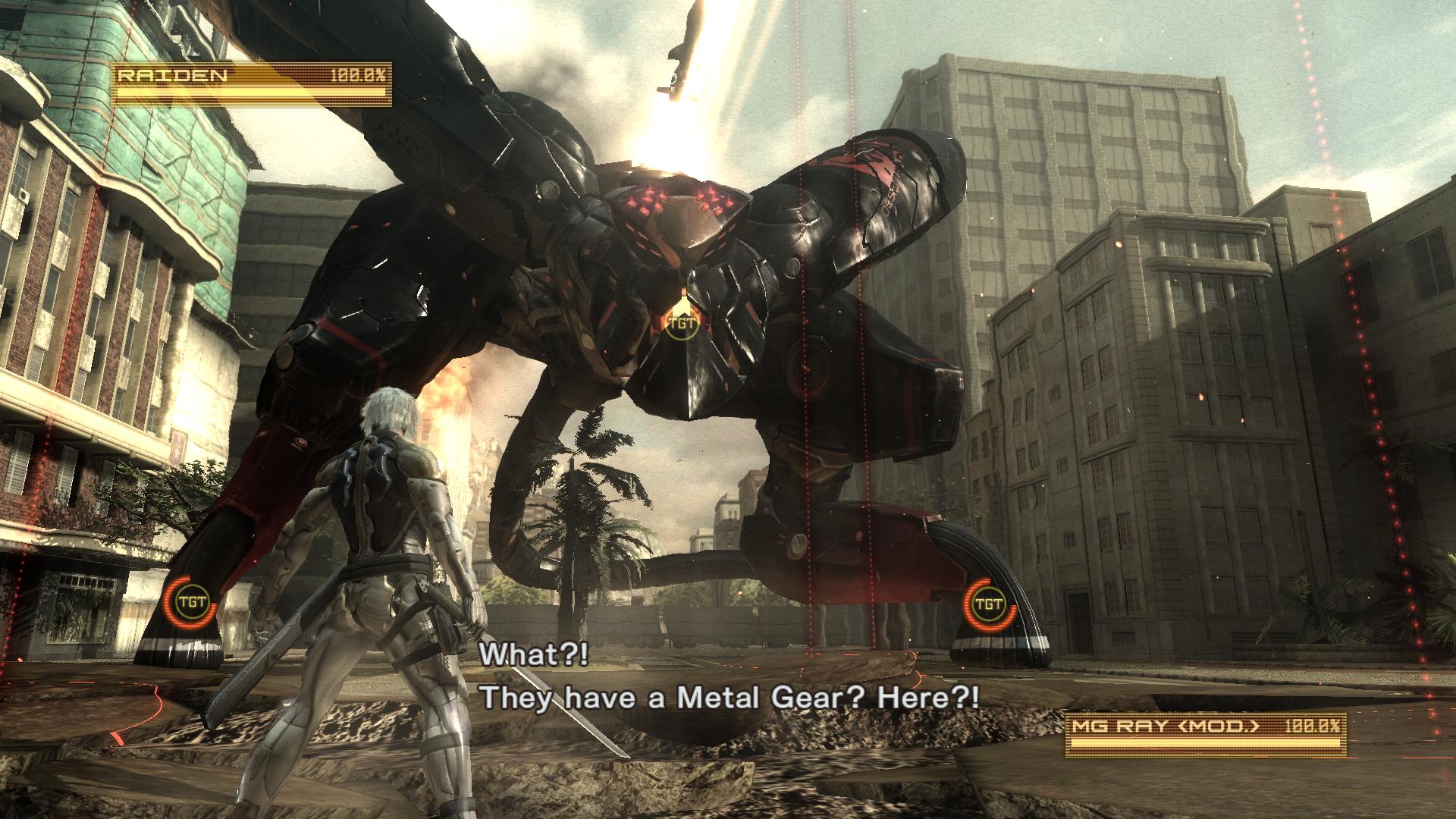1456x819 pixels.
Task: Select the TGT marker on Metal Gear's head
Action: 678,324
